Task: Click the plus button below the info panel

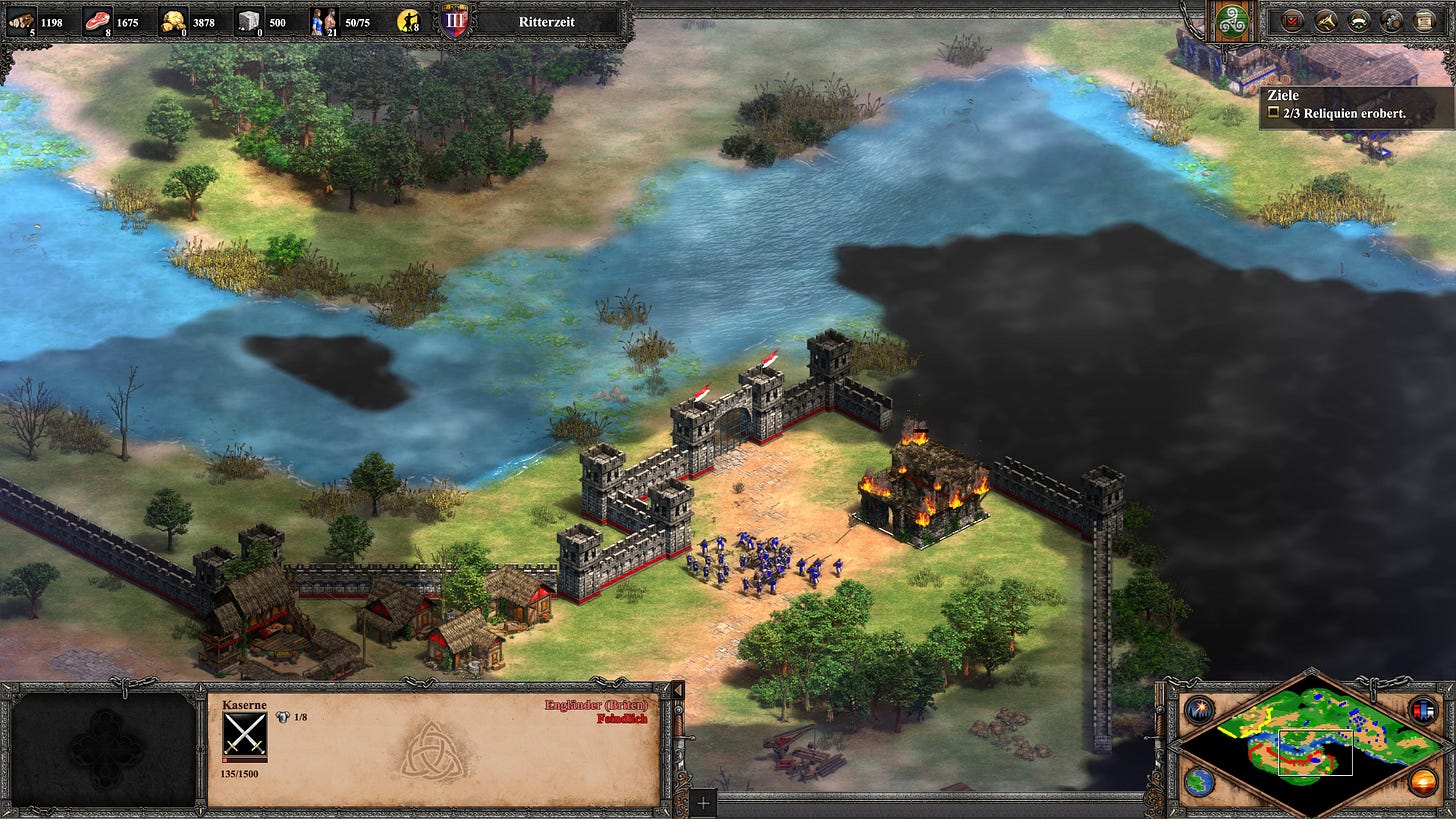Action: (x=704, y=802)
